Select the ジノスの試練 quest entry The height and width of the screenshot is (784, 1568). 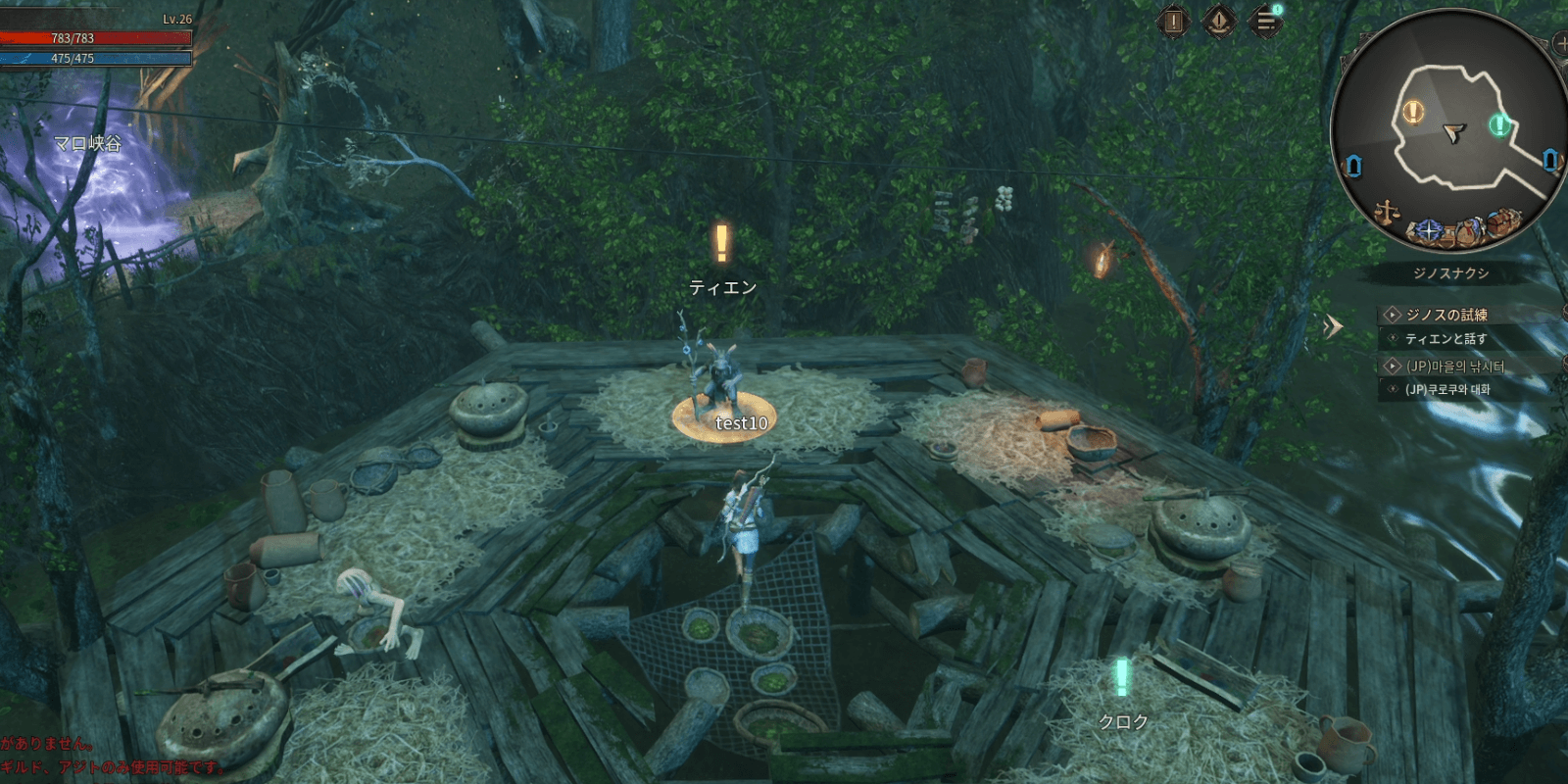[x=1446, y=315]
